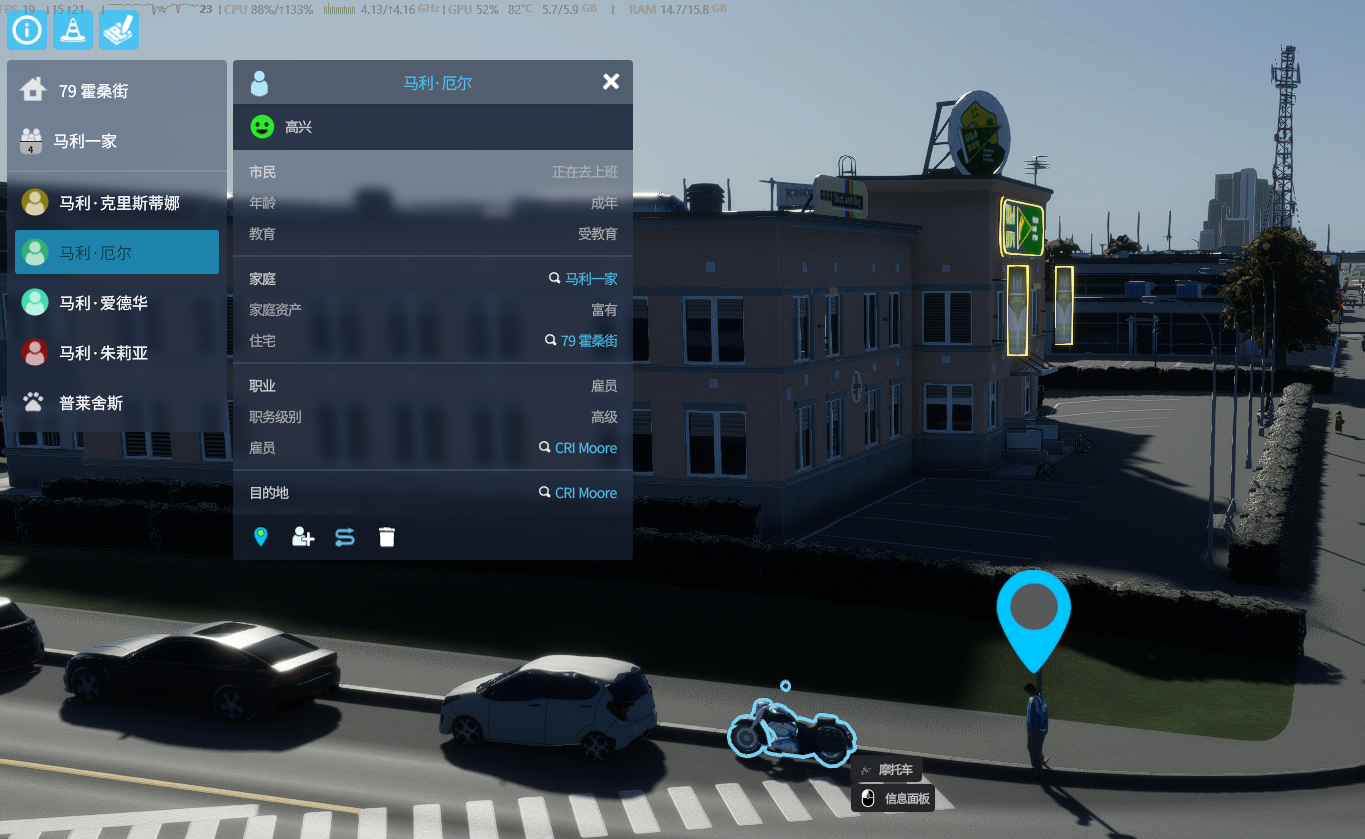Click the blue location pin button
This screenshot has height=839, width=1365.
(261, 537)
